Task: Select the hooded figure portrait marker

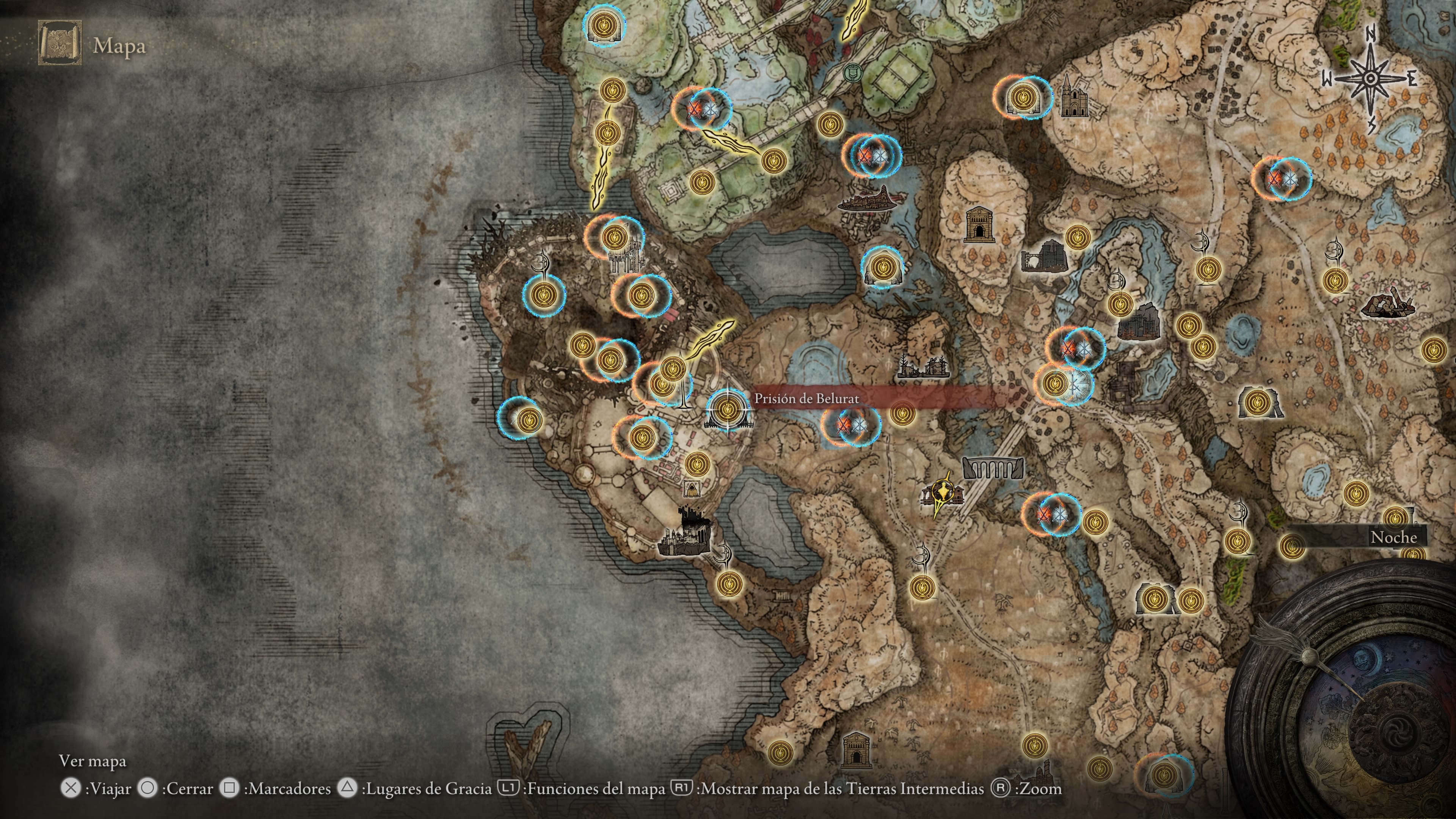Action: (x=690, y=489)
